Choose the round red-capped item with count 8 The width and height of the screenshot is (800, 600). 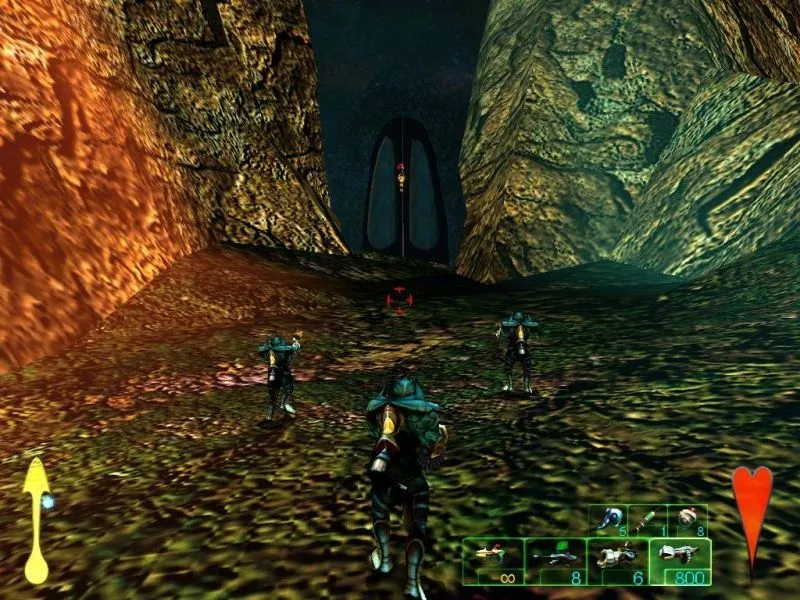(687, 518)
